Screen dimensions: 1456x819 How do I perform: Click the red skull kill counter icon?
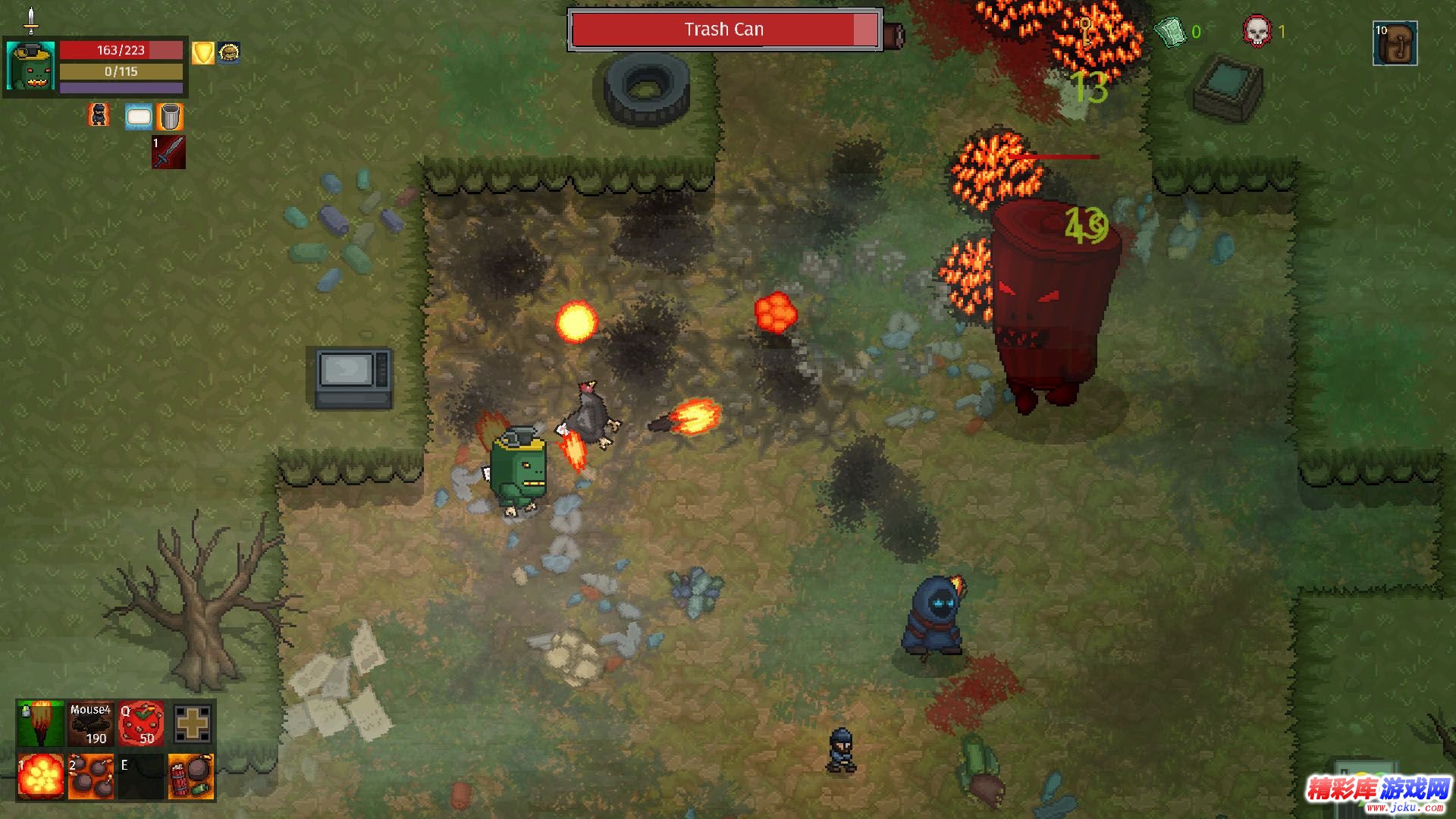[1256, 32]
